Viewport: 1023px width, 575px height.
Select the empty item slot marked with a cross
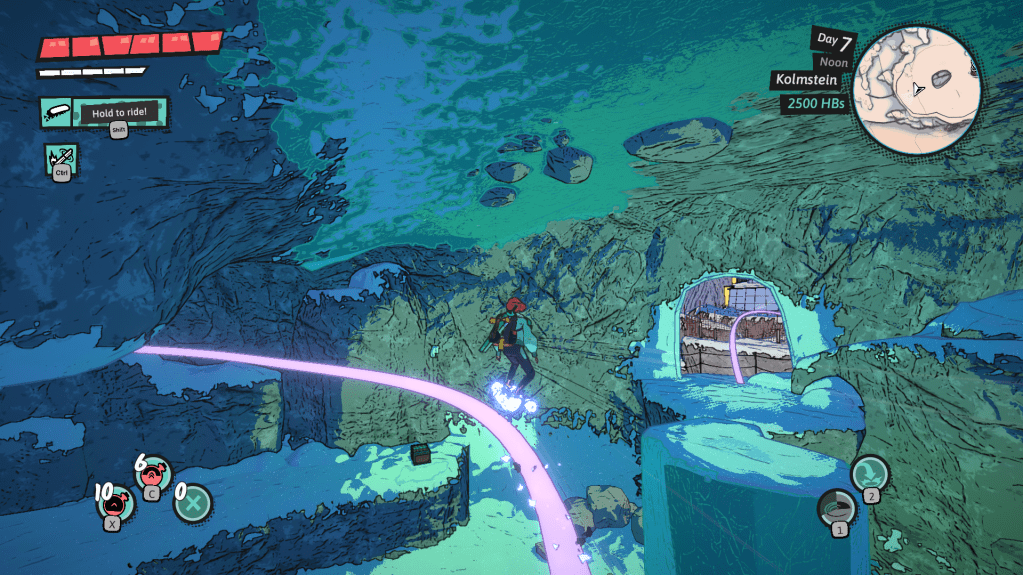coord(190,502)
